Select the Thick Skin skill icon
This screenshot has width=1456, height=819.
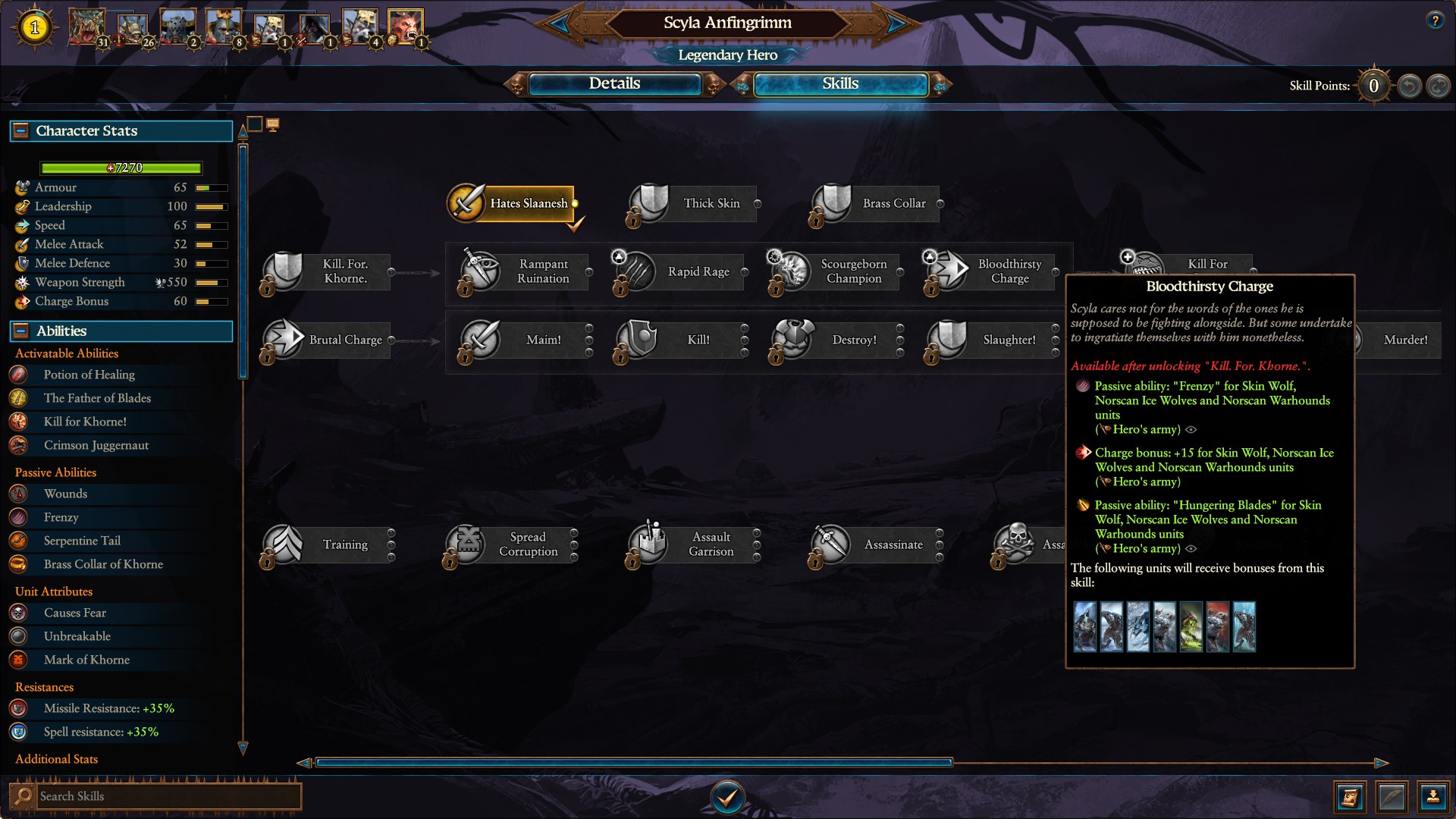(x=648, y=202)
